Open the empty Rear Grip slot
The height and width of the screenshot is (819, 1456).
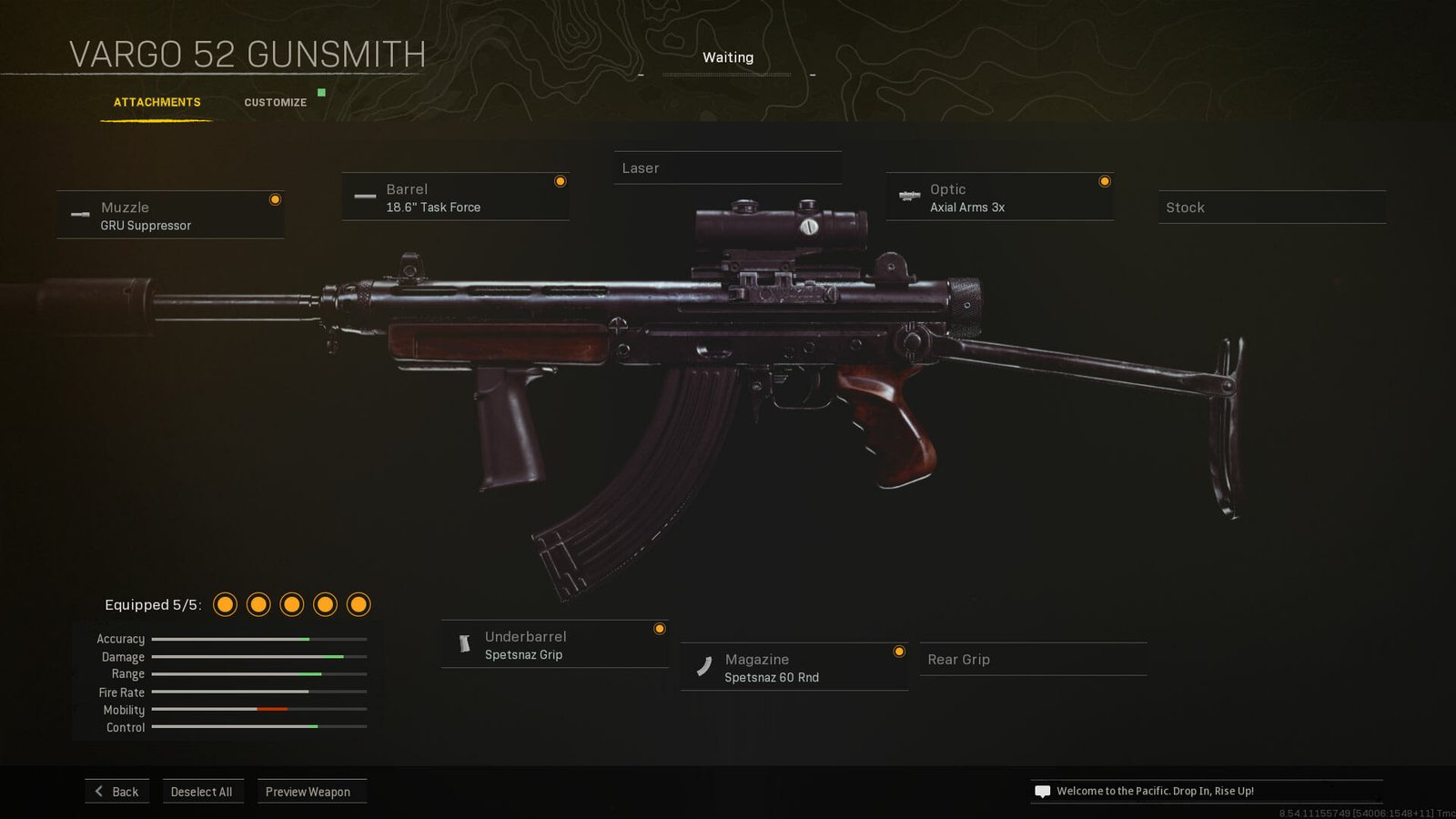tap(1033, 660)
